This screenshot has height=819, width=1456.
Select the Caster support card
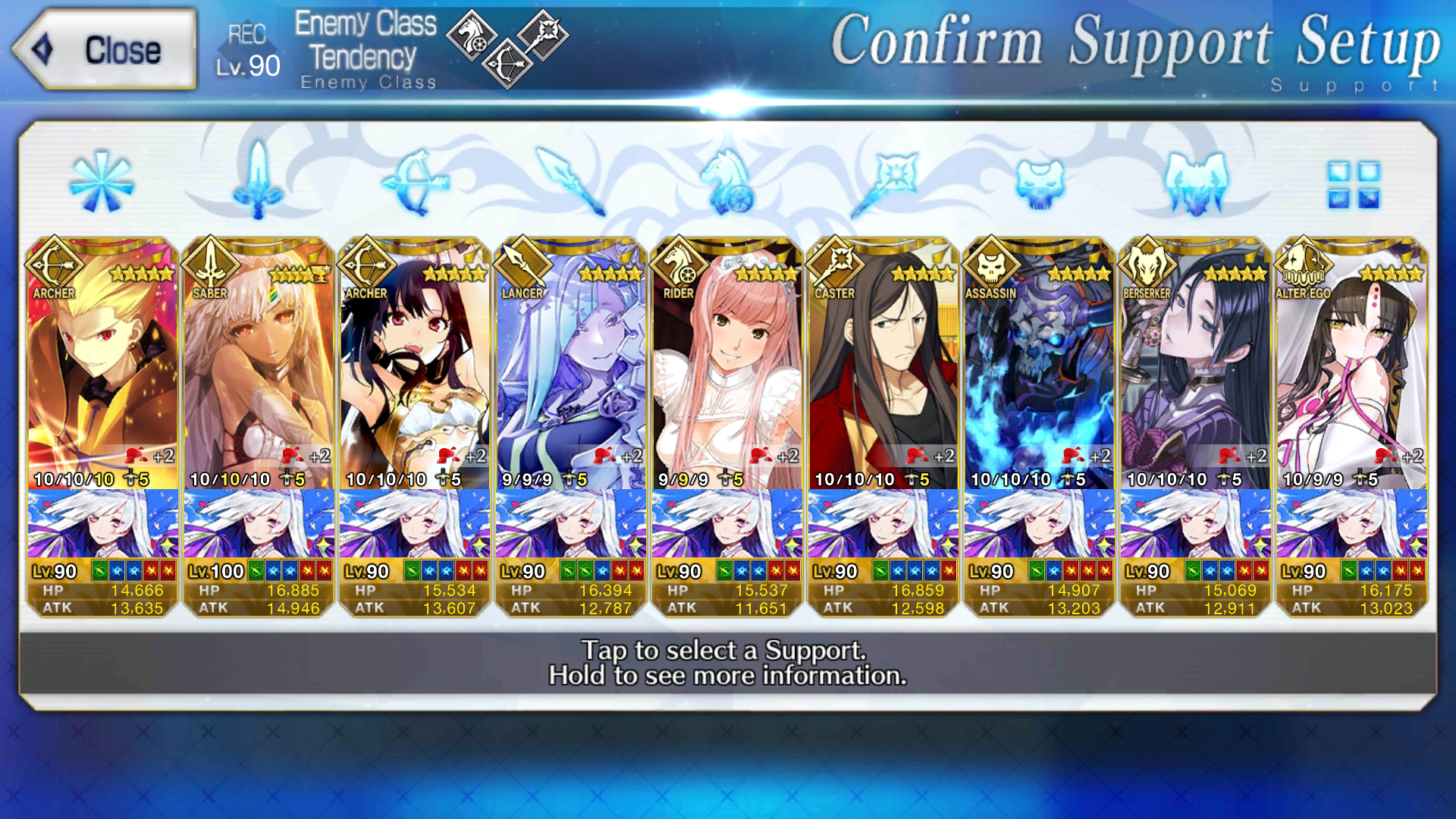[883, 425]
